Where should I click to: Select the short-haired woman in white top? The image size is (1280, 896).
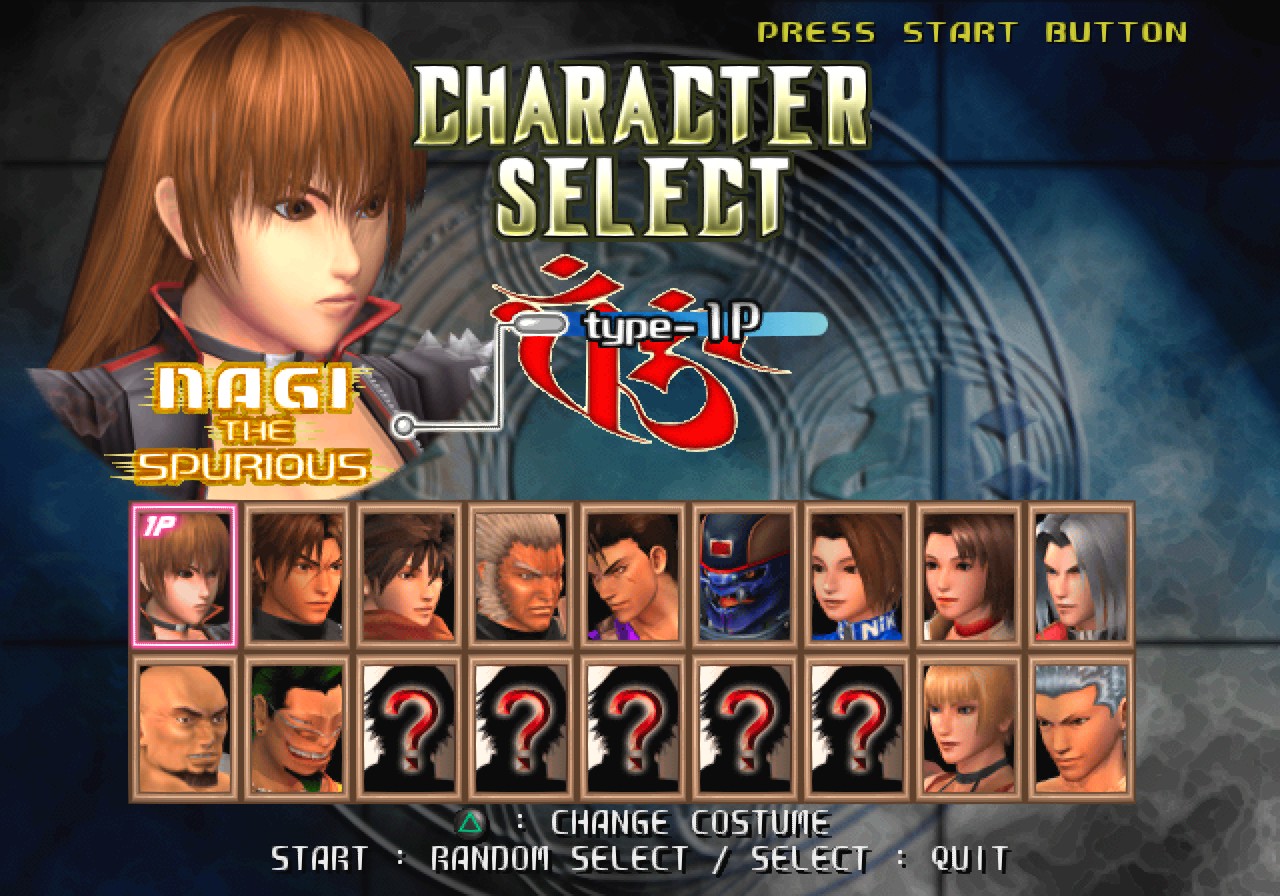click(x=966, y=572)
